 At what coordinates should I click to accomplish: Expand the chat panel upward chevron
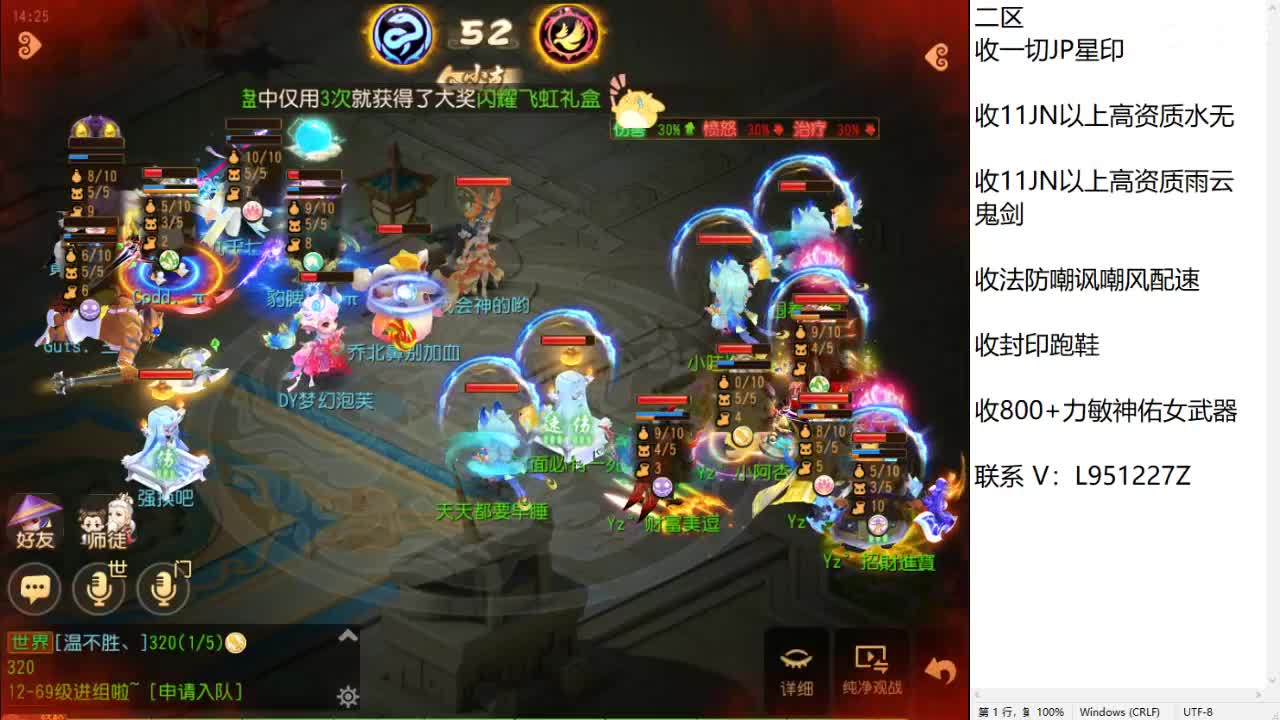pos(348,634)
